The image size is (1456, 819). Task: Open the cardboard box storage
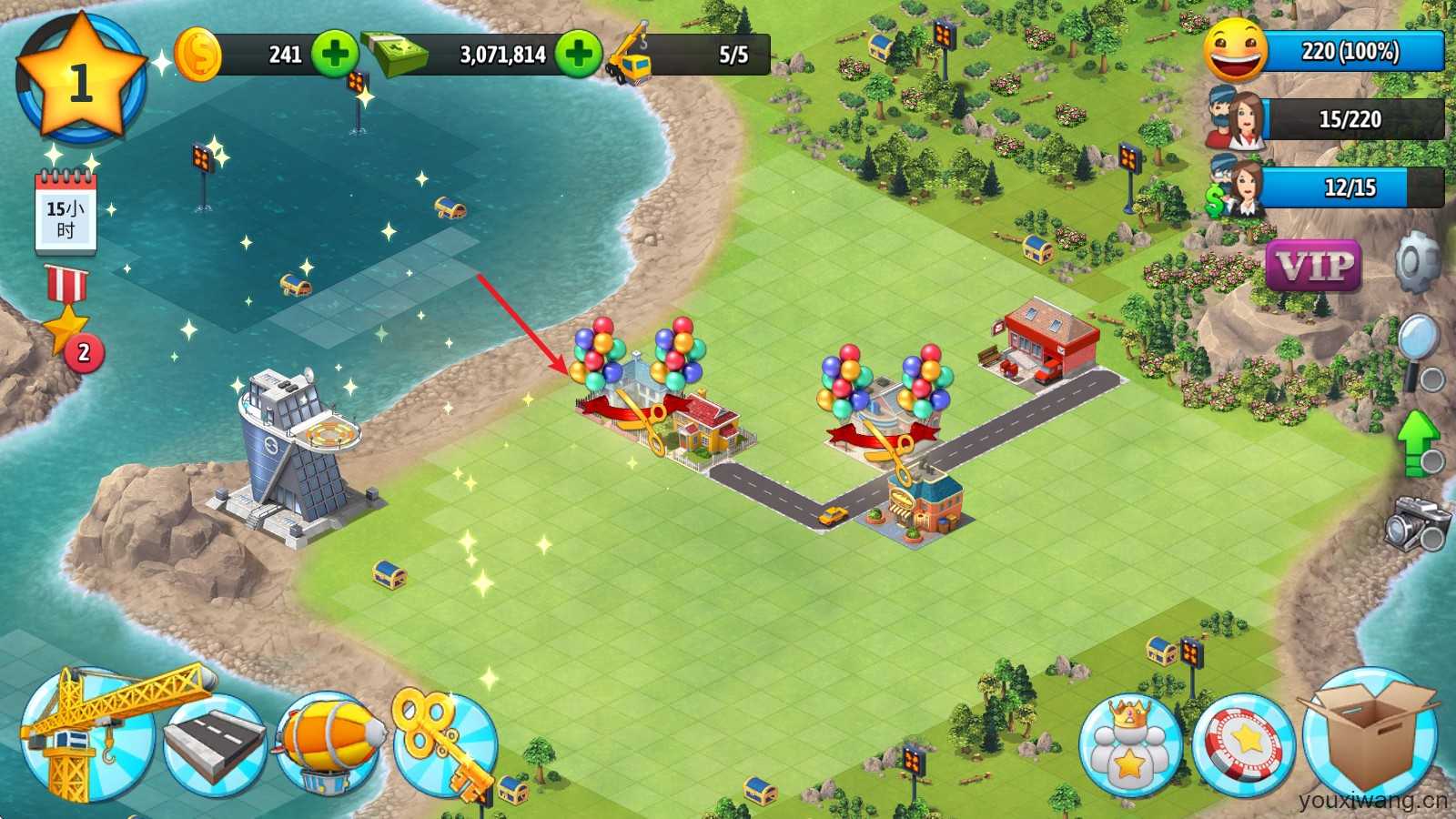(1369, 735)
